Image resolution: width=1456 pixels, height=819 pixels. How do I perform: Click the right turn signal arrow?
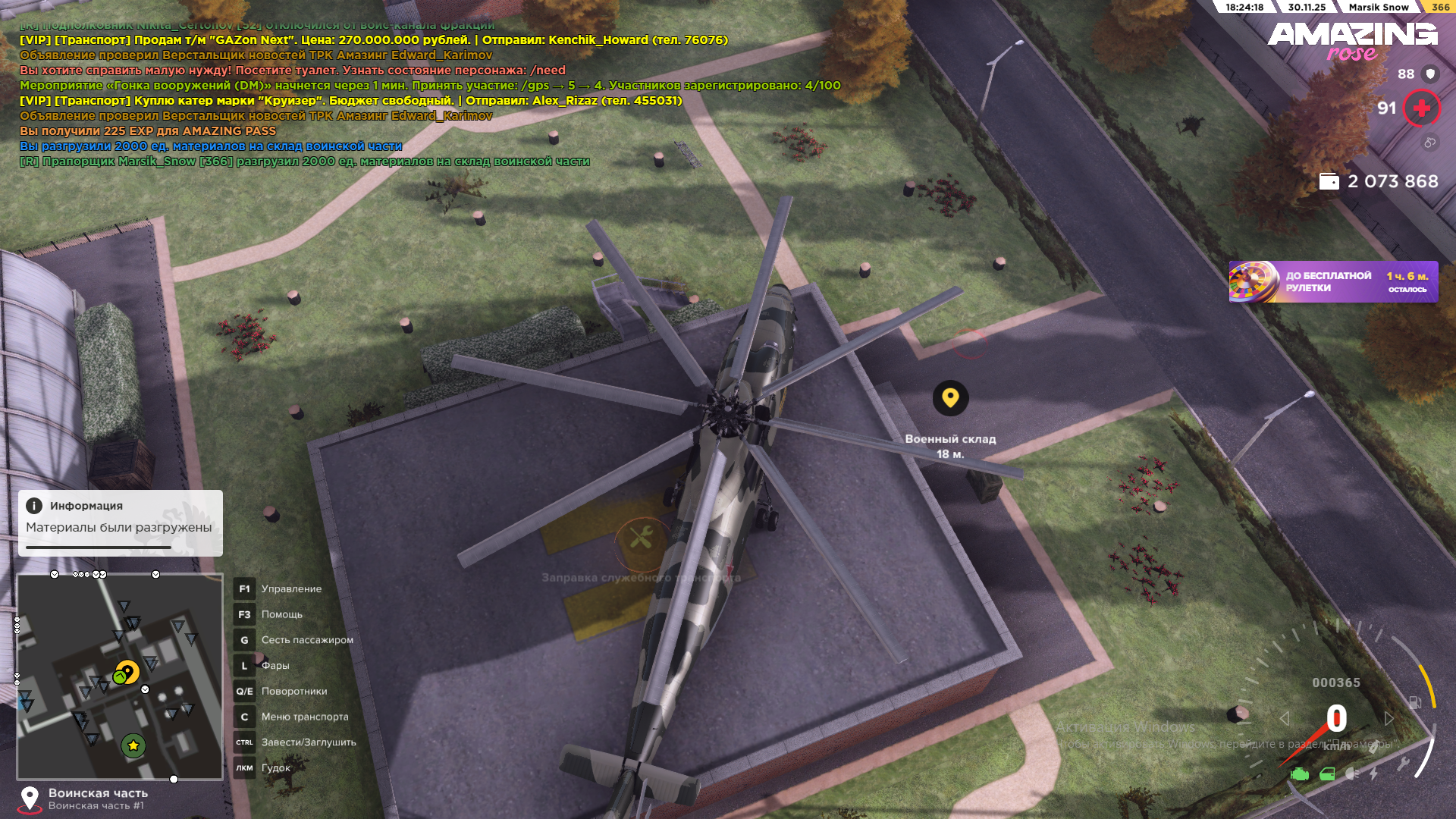(1389, 718)
